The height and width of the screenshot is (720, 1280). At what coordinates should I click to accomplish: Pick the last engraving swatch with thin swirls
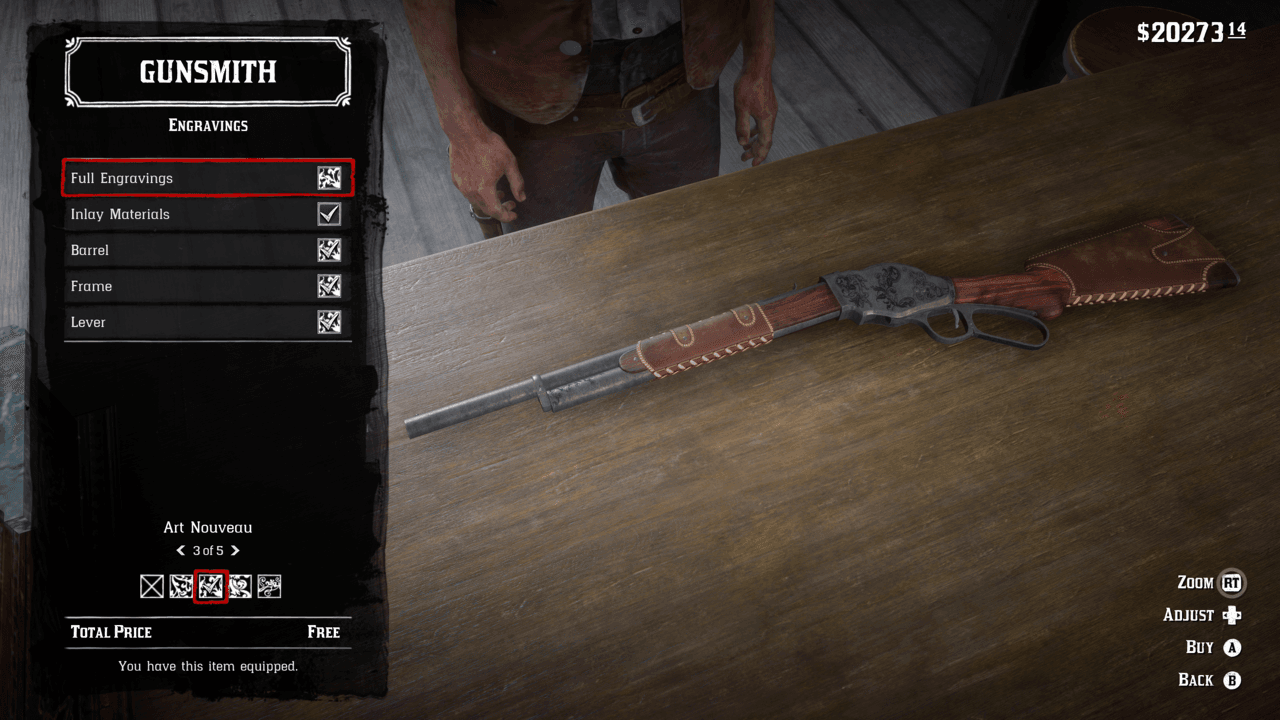pyautogui.click(x=269, y=587)
